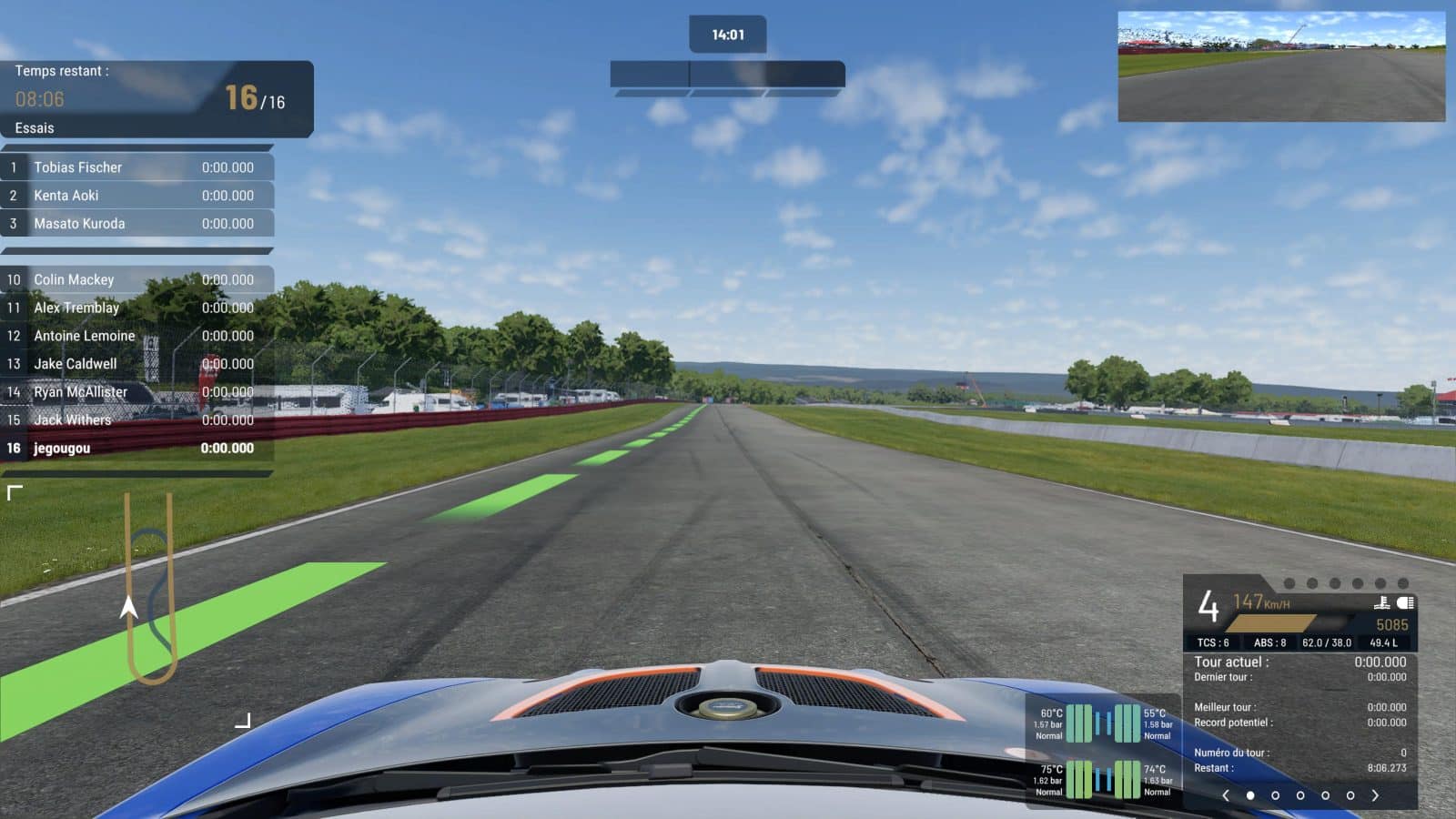The width and height of the screenshot is (1456, 819).
Task: Go to the previous telemetry page arrow
Action: (1226, 795)
